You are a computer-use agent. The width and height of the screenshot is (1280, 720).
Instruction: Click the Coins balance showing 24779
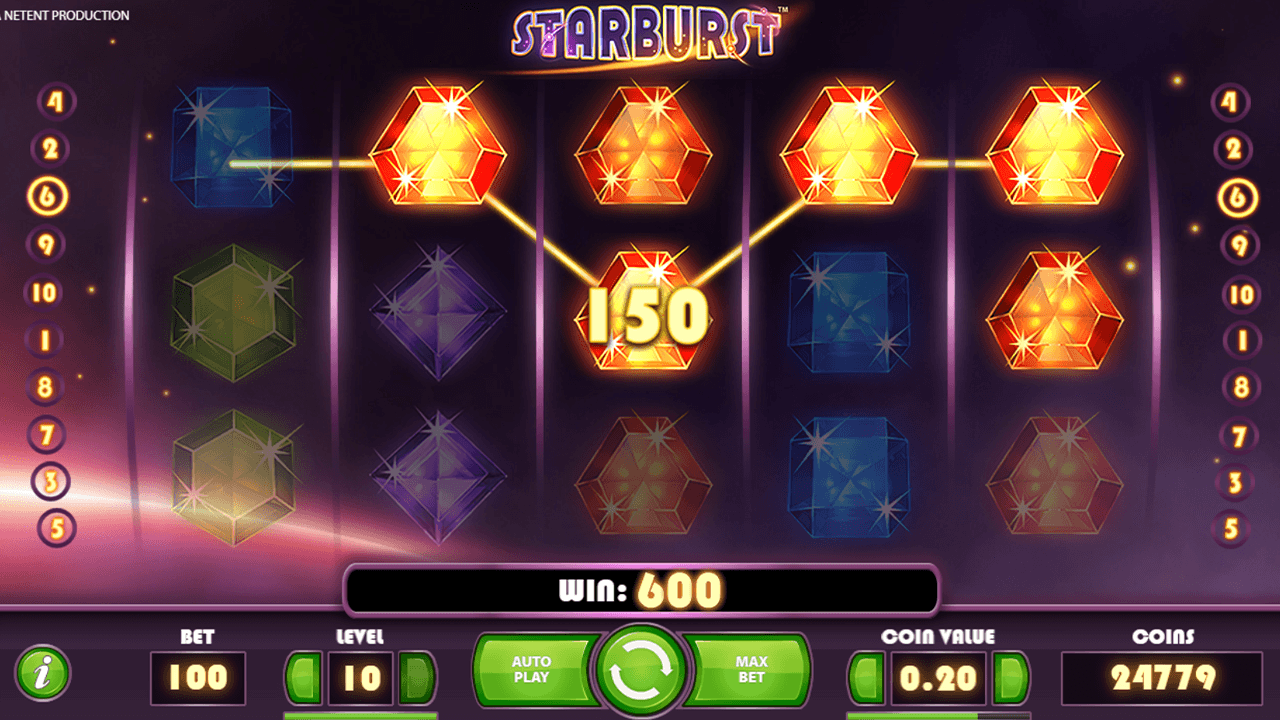pos(1161,678)
